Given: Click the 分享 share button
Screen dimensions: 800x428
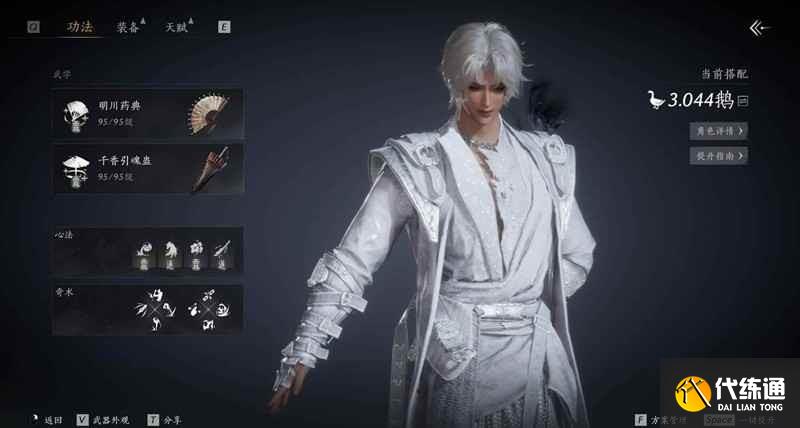Looking at the screenshot, I should click(x=166, y=420).
